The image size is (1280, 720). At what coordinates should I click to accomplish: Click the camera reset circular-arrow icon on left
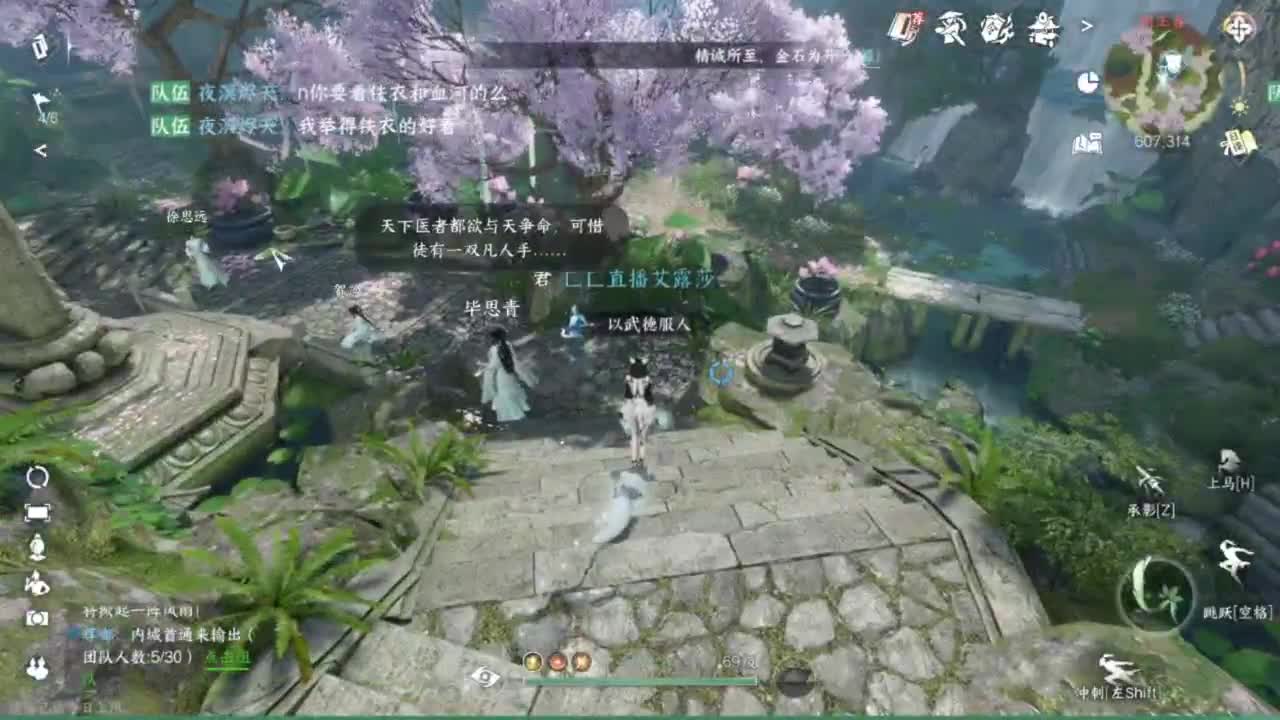pos(37,476)
